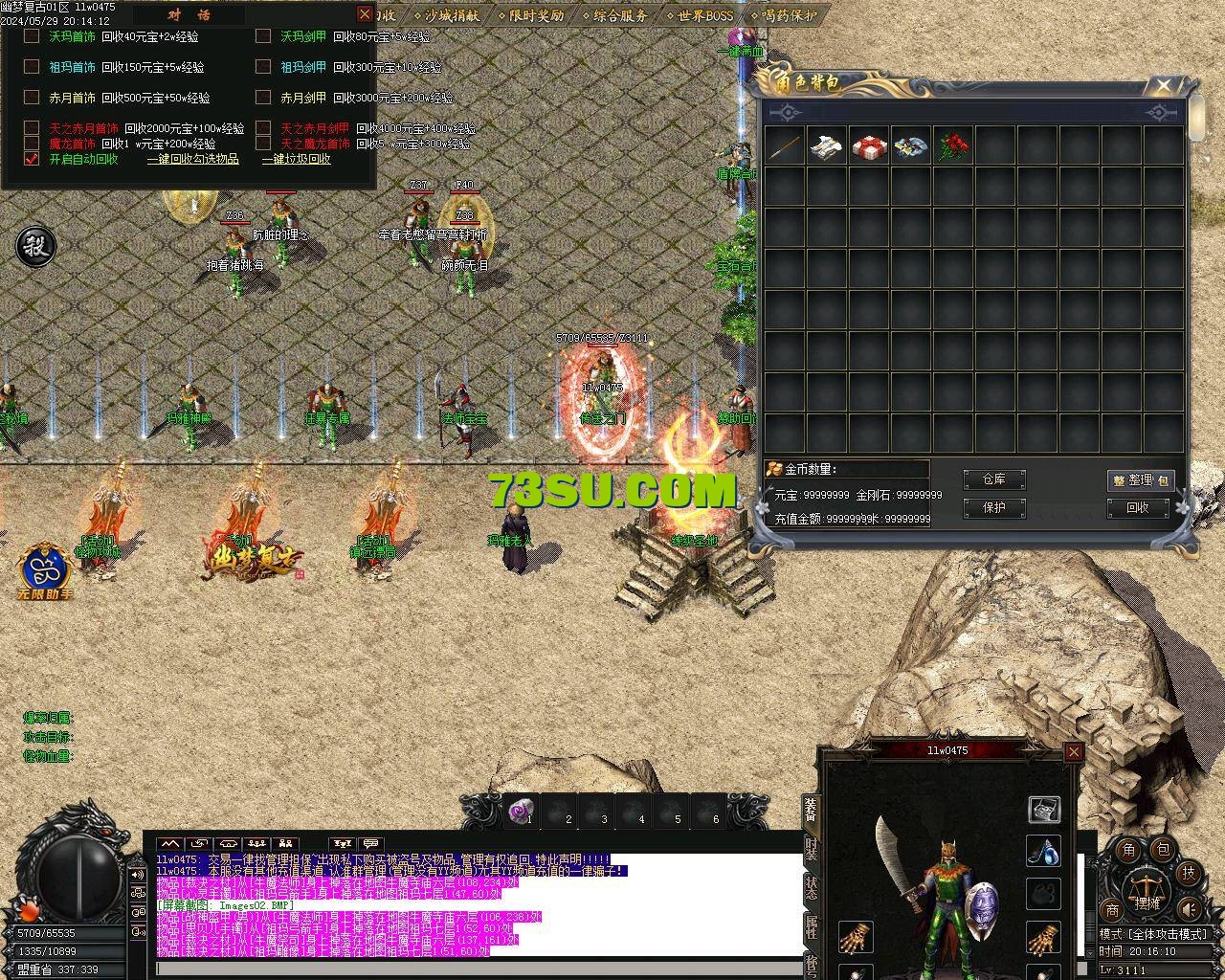The height and width of the screenshot is (980, 1225).
Task: Check the 祖玛剑甲 recycle option
Action: [263, 67]
